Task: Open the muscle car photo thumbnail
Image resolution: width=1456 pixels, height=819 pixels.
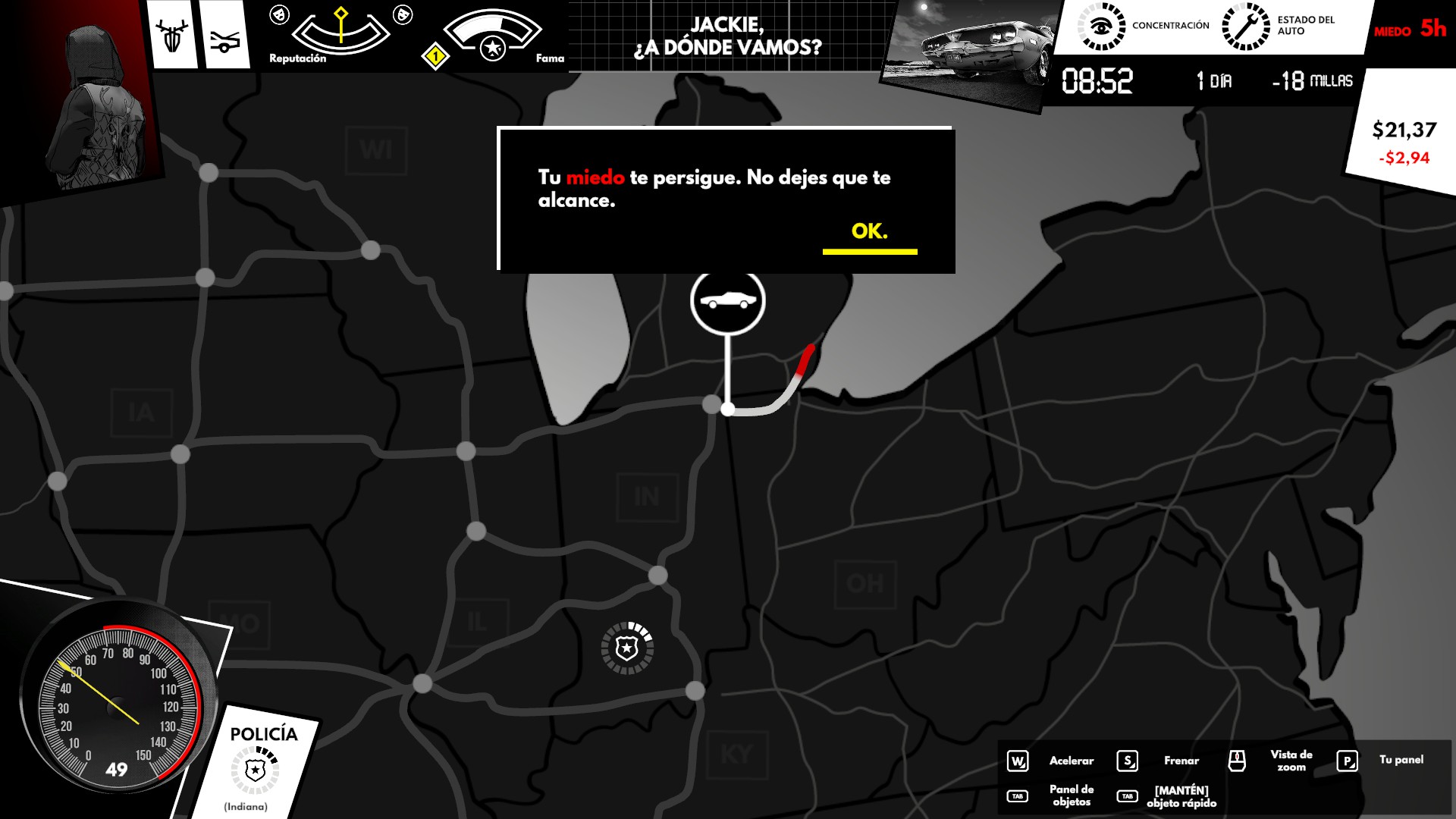Action: pos(971,47)
